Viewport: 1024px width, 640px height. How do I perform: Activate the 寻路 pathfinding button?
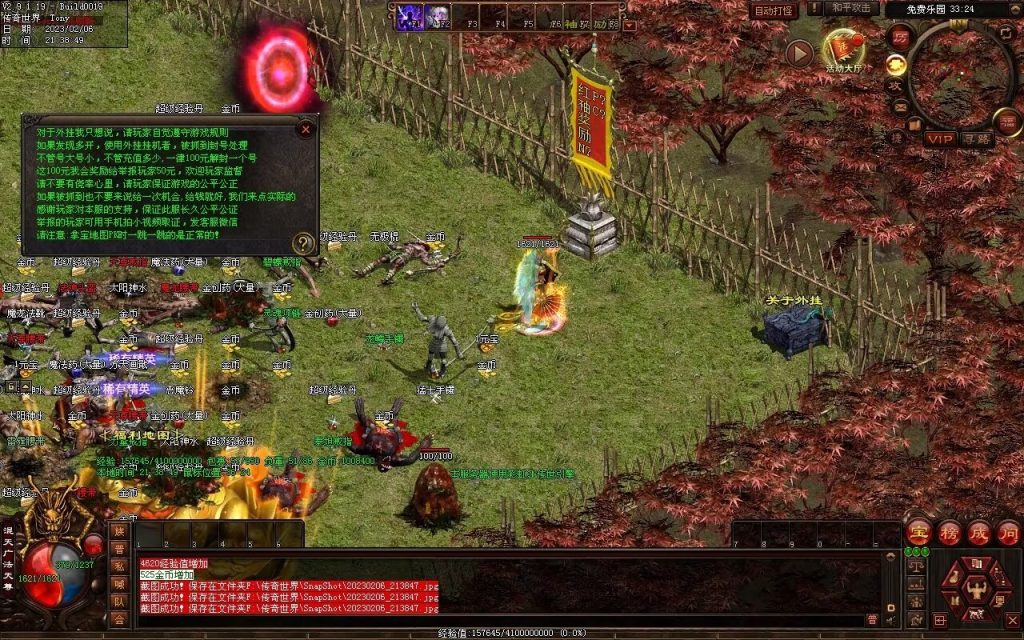point(977,139)
